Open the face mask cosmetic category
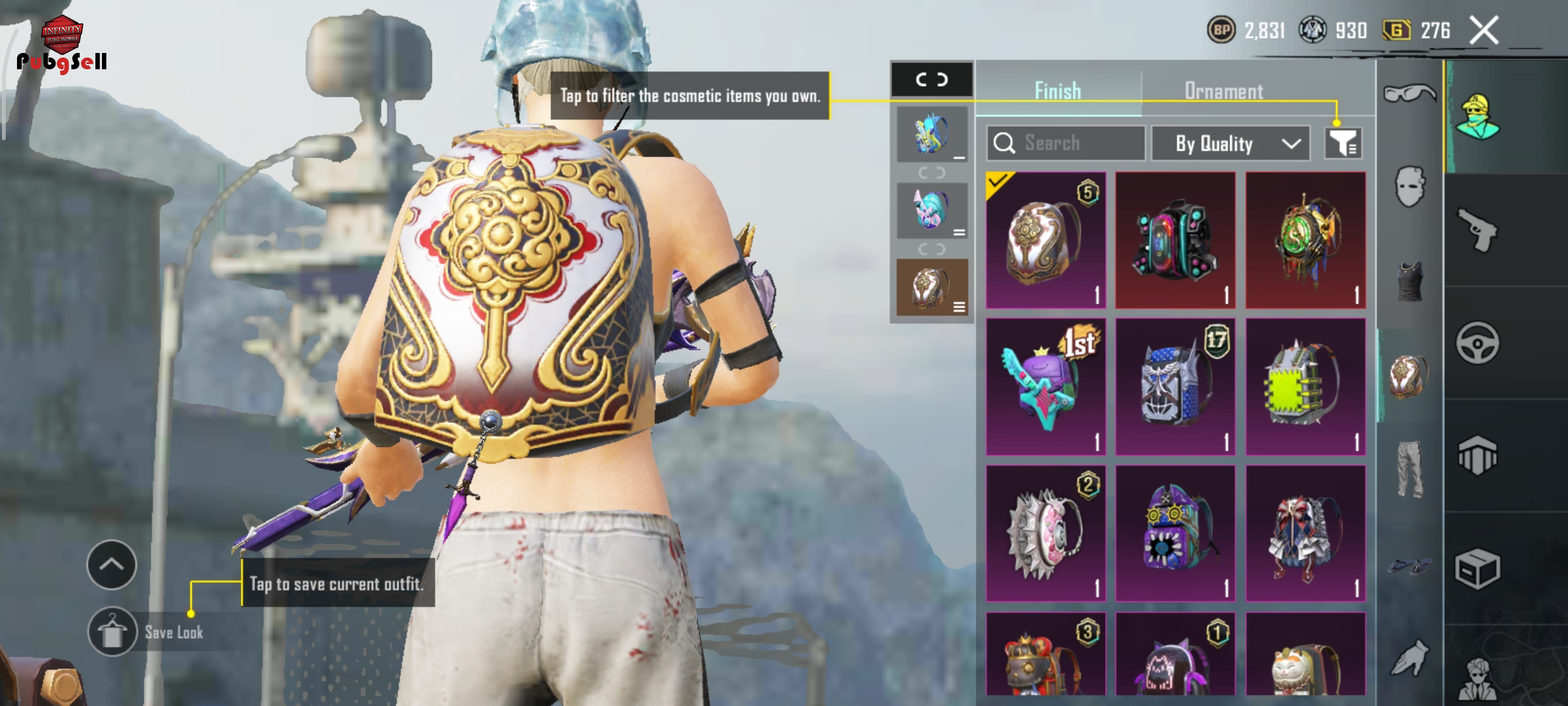 (1409, 187)
